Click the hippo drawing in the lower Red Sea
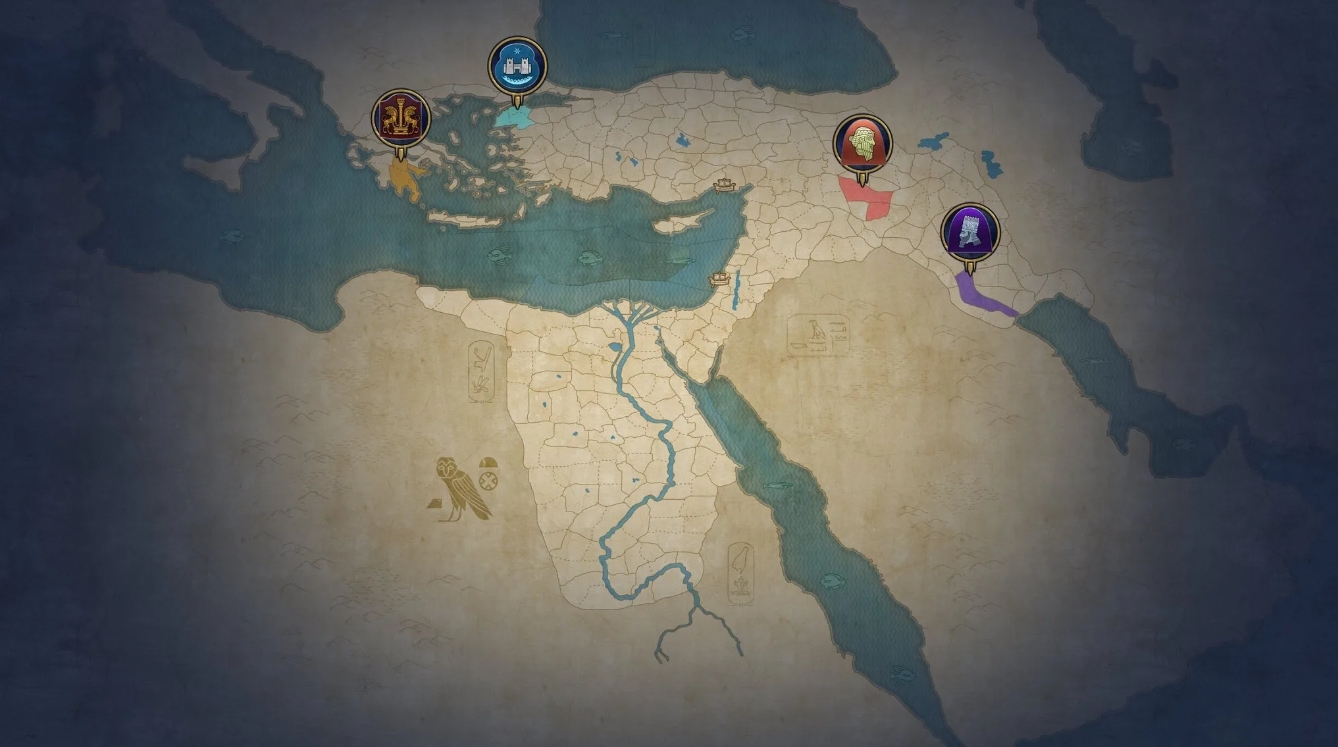The image size is (1338, 747). (833, 579)
